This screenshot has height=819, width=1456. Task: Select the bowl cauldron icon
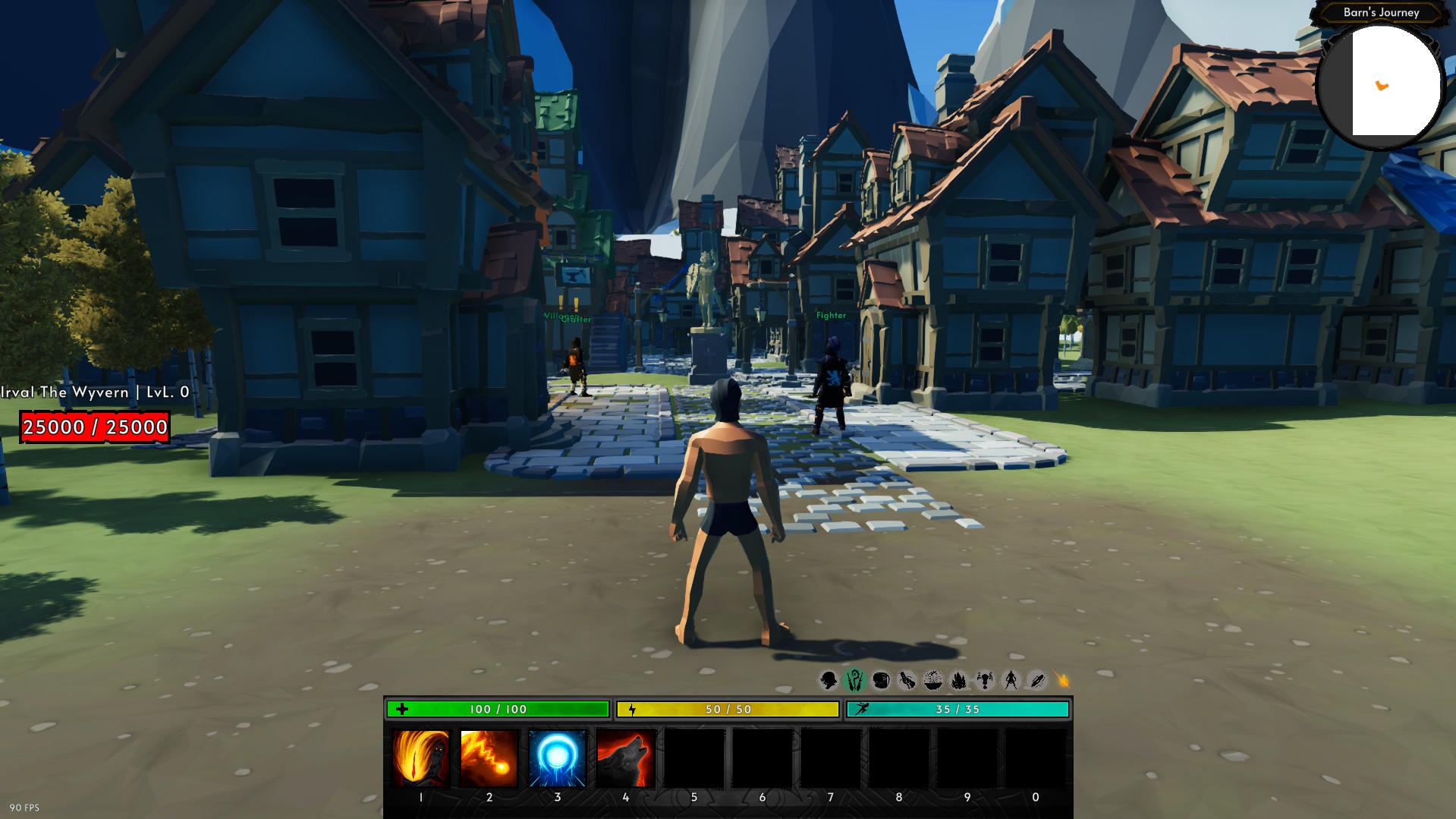[x=933, y=680]
